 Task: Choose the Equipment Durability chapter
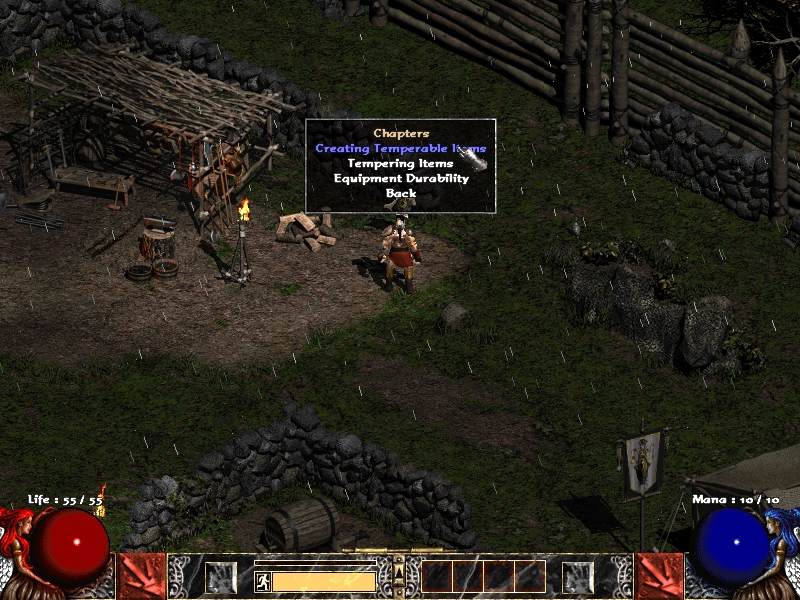[x=400, y=178]
